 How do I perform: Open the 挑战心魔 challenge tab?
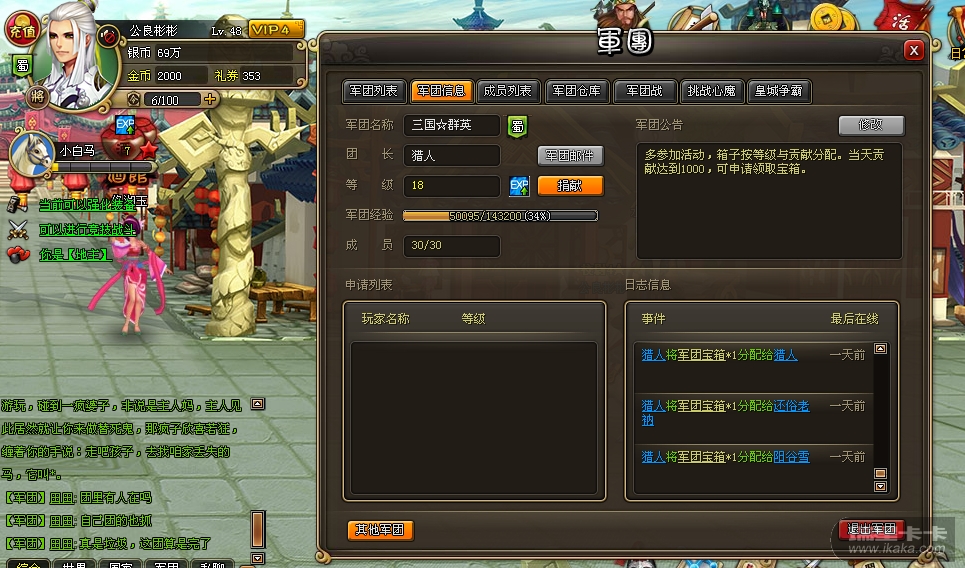(712, 91)
